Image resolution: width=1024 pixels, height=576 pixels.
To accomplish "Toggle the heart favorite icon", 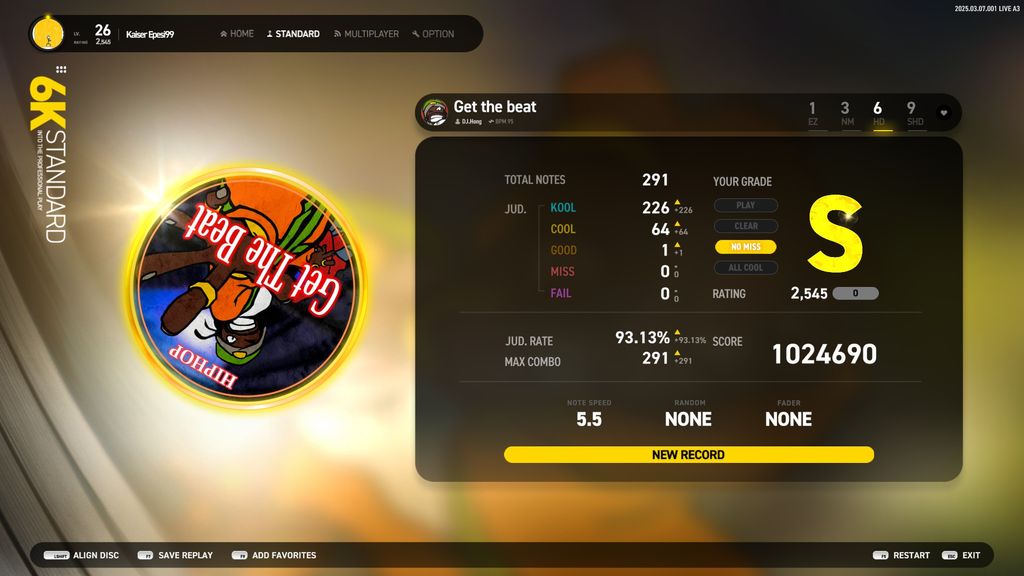I will click(943, 113).
